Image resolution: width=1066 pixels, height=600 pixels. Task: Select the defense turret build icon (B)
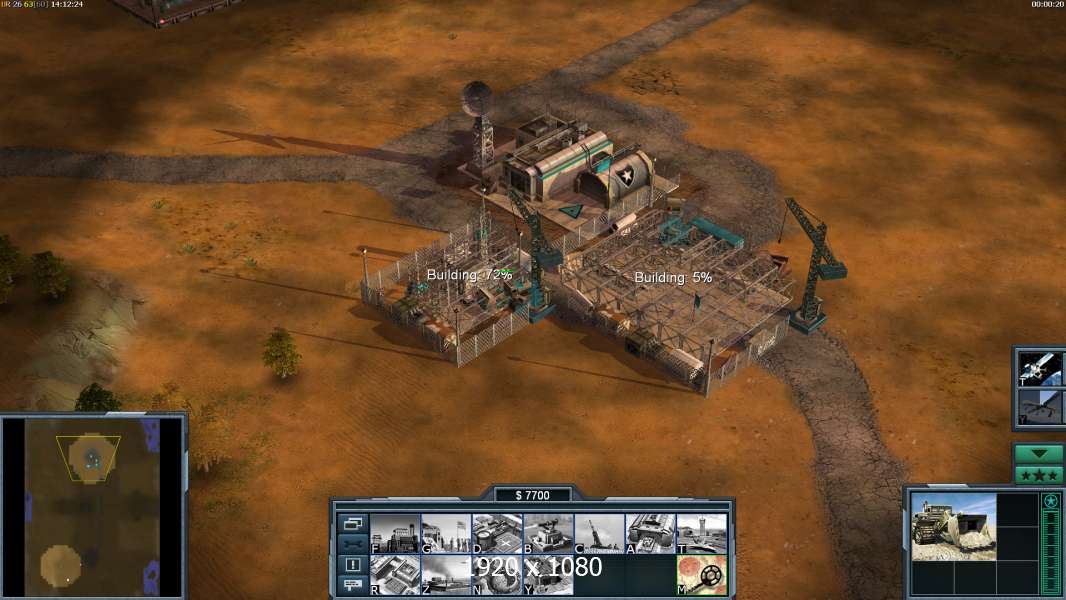pos(548,533)
